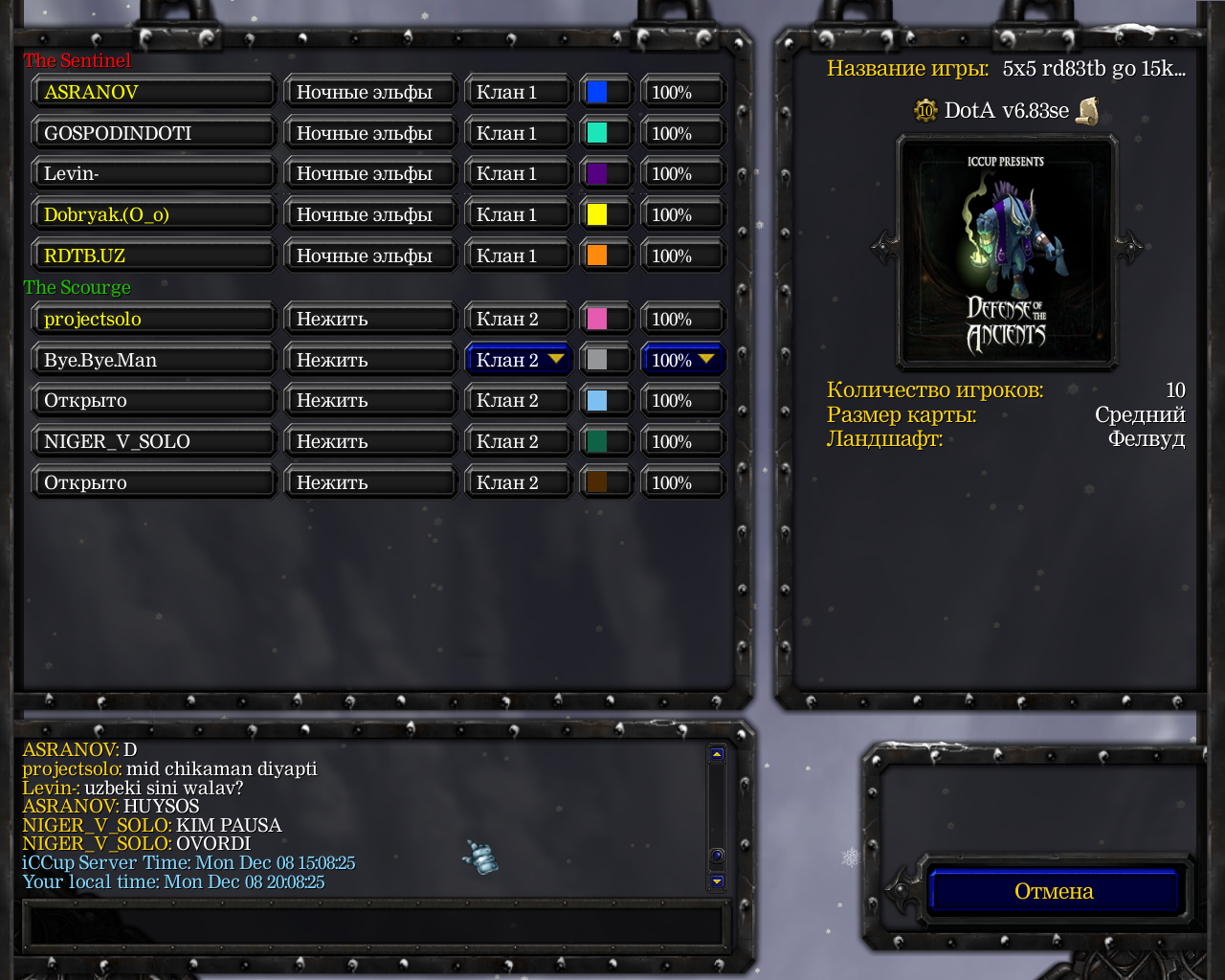Viewport: 1225px width, 980px height.
Task: Click the chat scroll up arrow
Action: click(717, 754)
